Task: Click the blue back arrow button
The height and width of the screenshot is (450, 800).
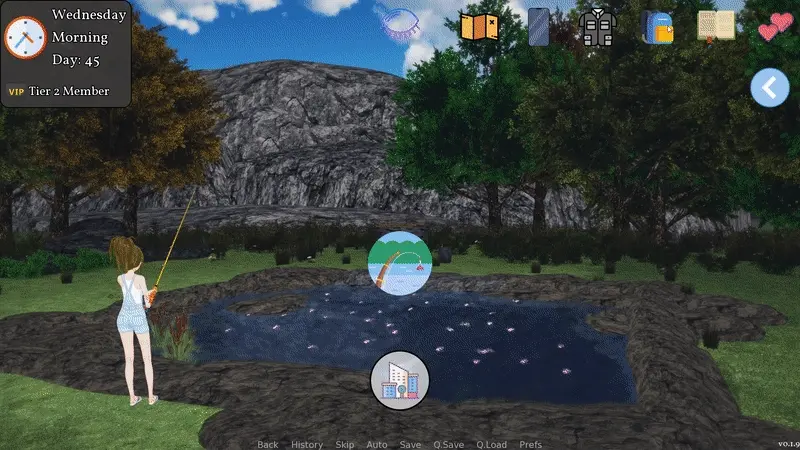Action: click(x=769, y=88)
